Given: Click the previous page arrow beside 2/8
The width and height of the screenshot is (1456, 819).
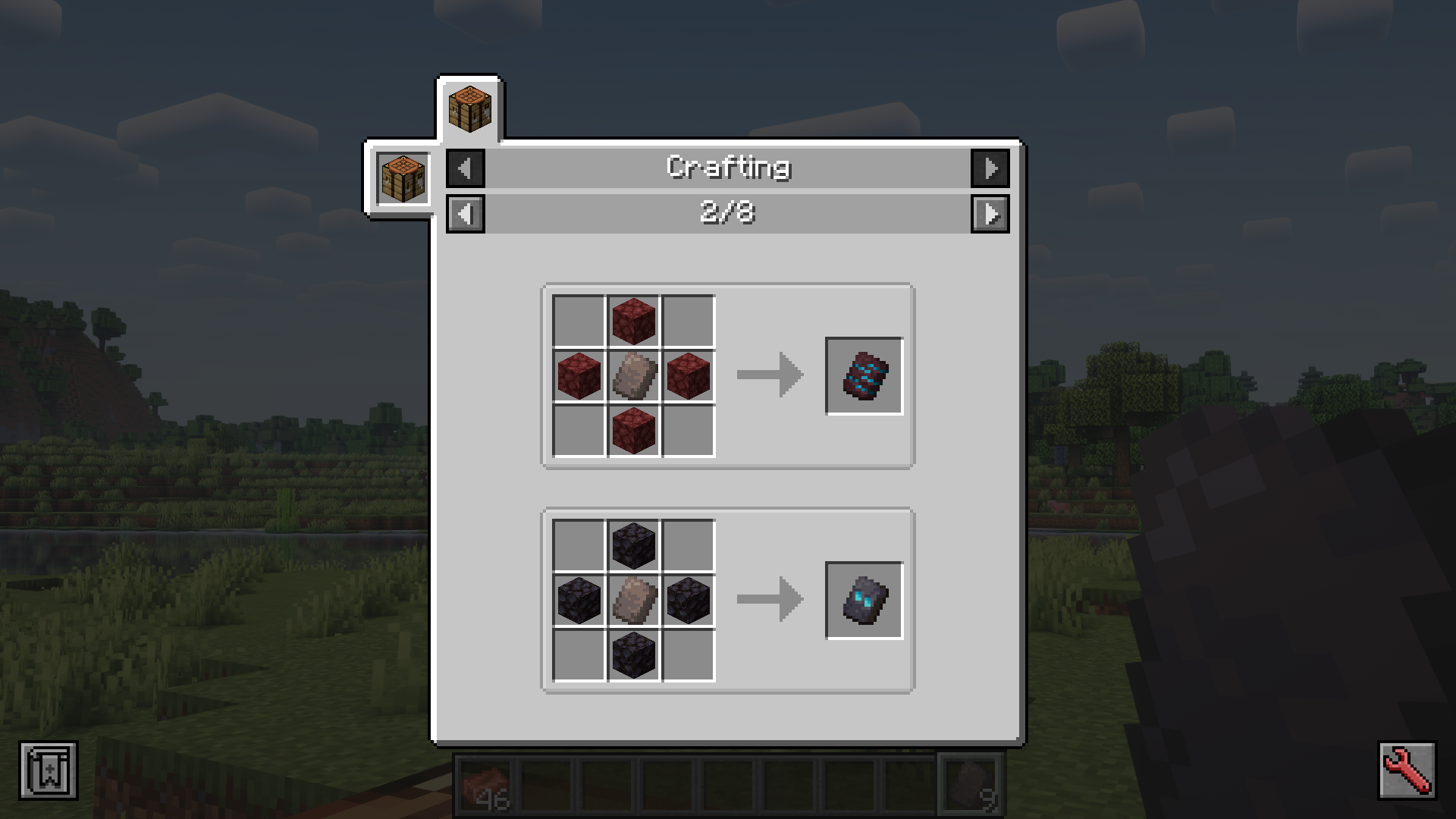Looking at the screenshot, I should click(x=465, y=215).
